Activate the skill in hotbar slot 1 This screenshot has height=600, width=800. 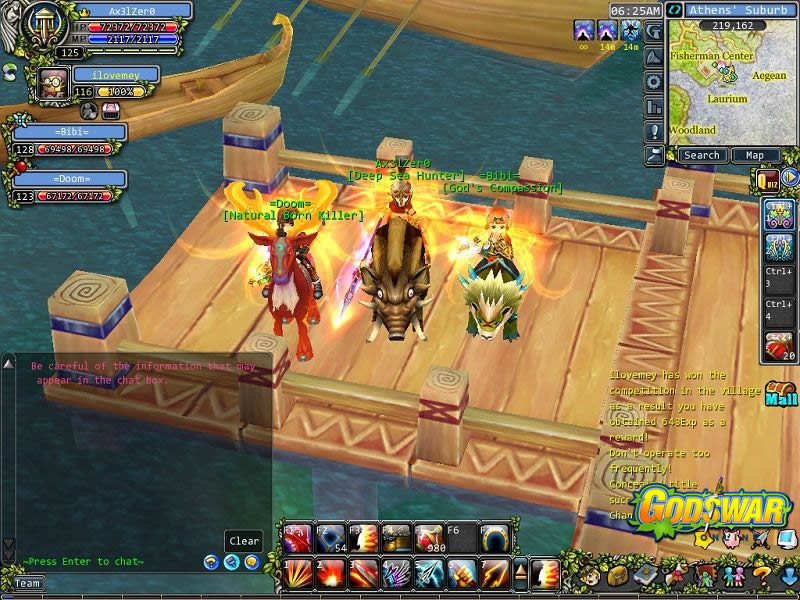click(x=296, y=573)
